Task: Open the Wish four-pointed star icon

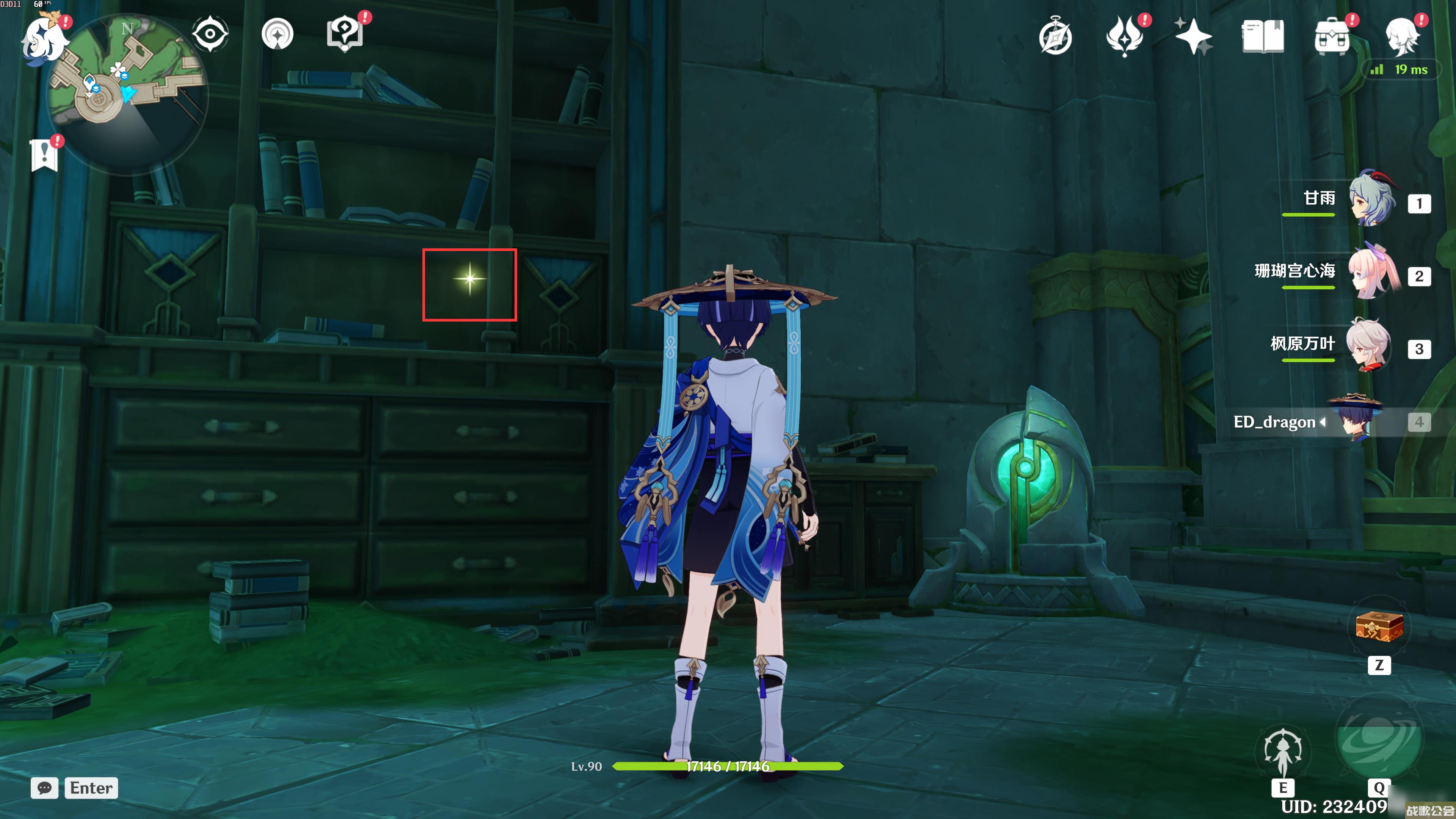Action: [1193, 37]
